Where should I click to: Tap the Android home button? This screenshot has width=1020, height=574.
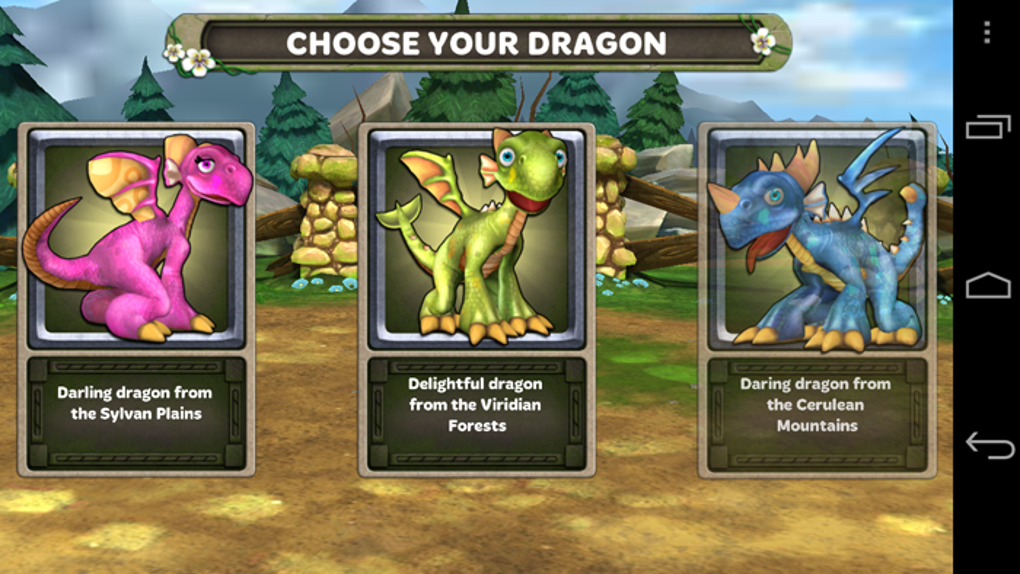(x=986, y=286)
